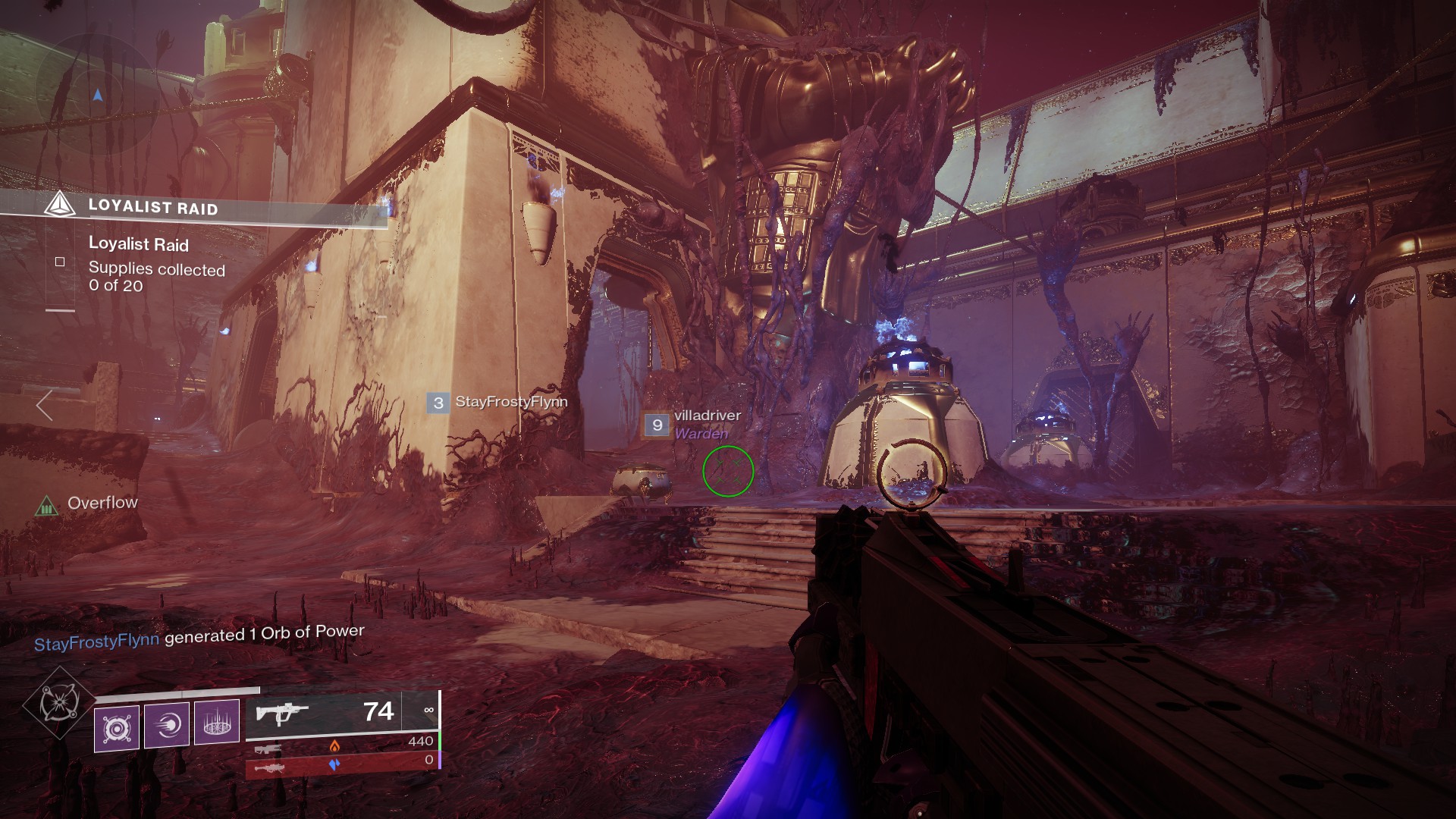Click the left chevron direction arrow
The height and width of the screenshot is (819, 1456).
click(x=45, y=405)
